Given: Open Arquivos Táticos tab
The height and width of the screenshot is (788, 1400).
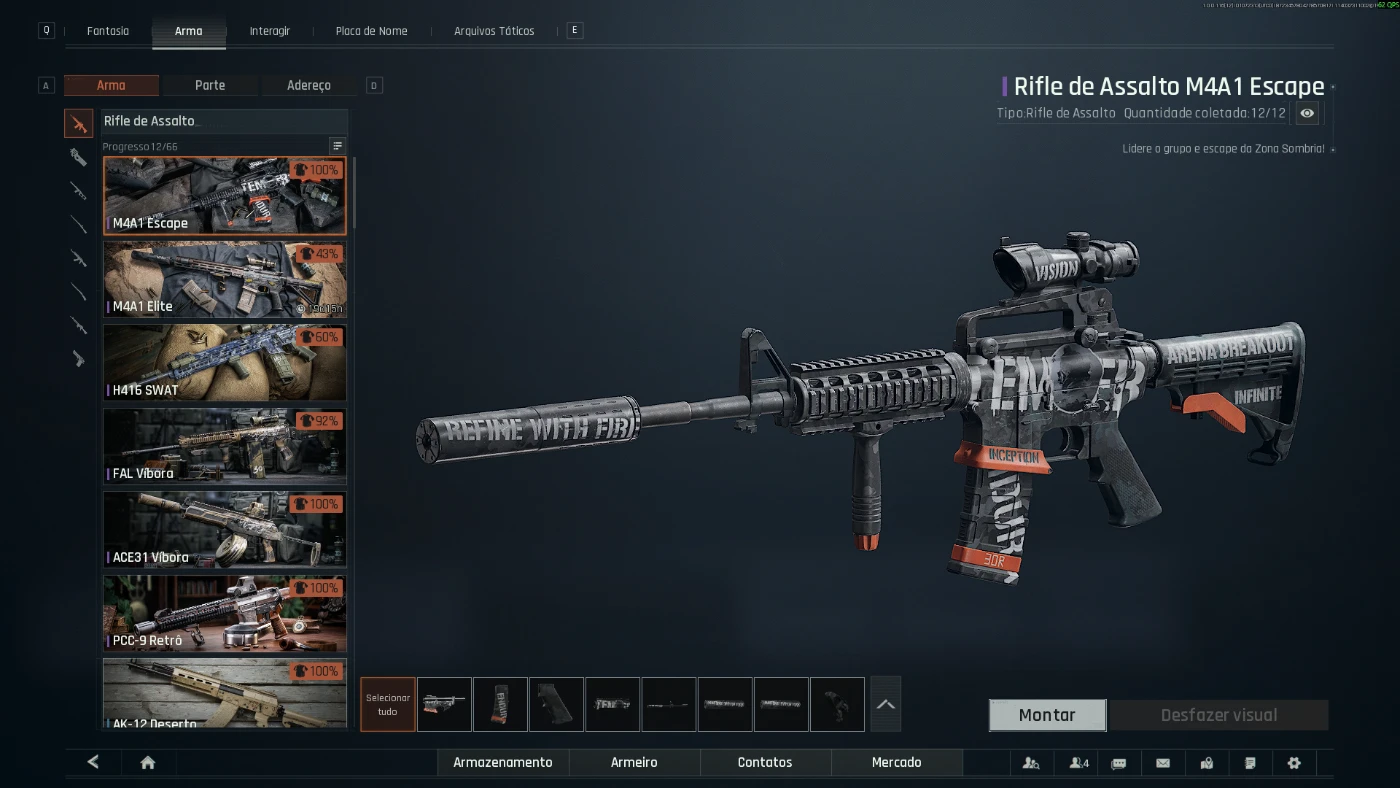Looking at the screenshot, I should click(494, 31).
